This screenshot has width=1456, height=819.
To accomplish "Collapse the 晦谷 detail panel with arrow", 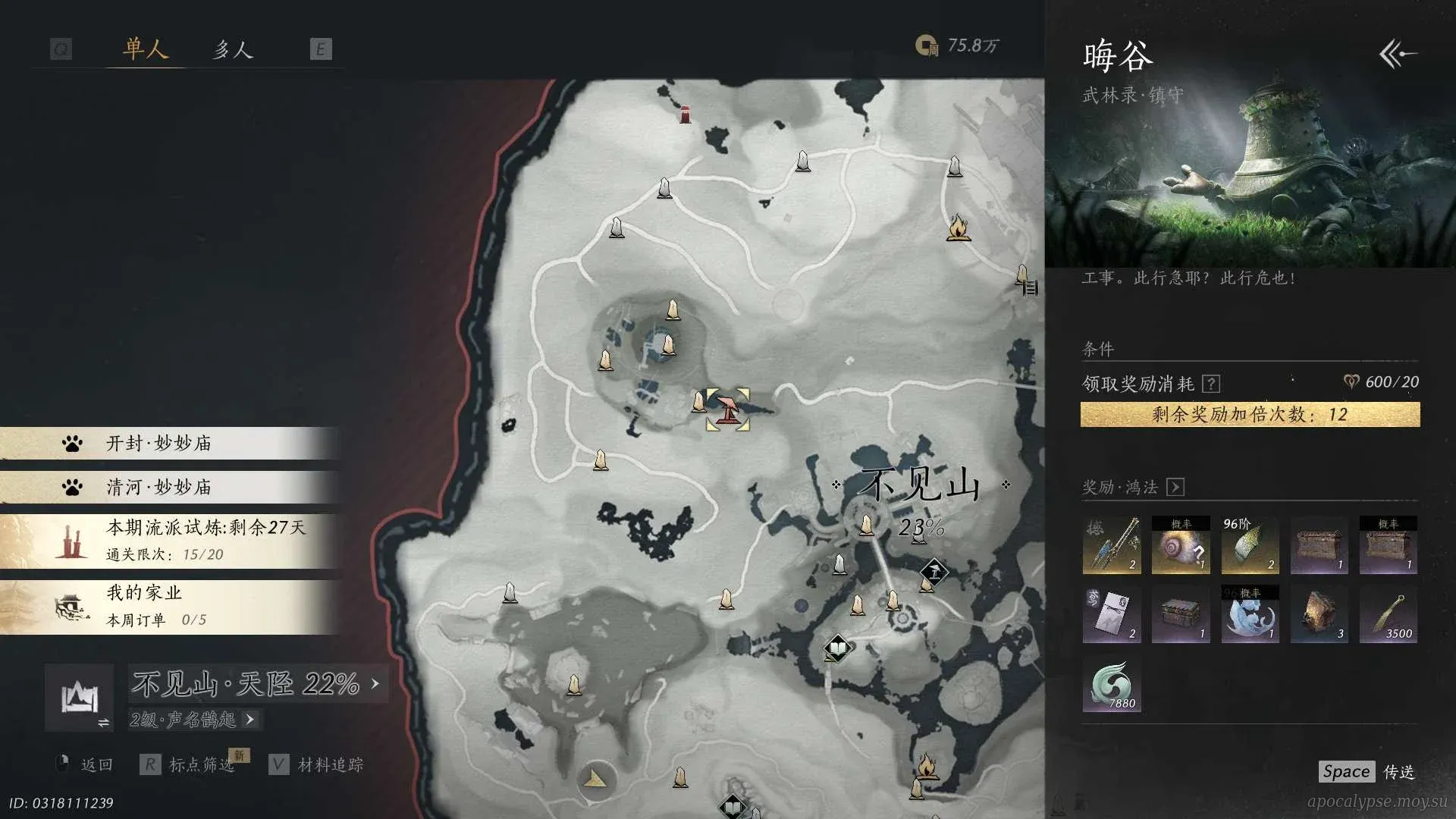I will coord(1398,54).
